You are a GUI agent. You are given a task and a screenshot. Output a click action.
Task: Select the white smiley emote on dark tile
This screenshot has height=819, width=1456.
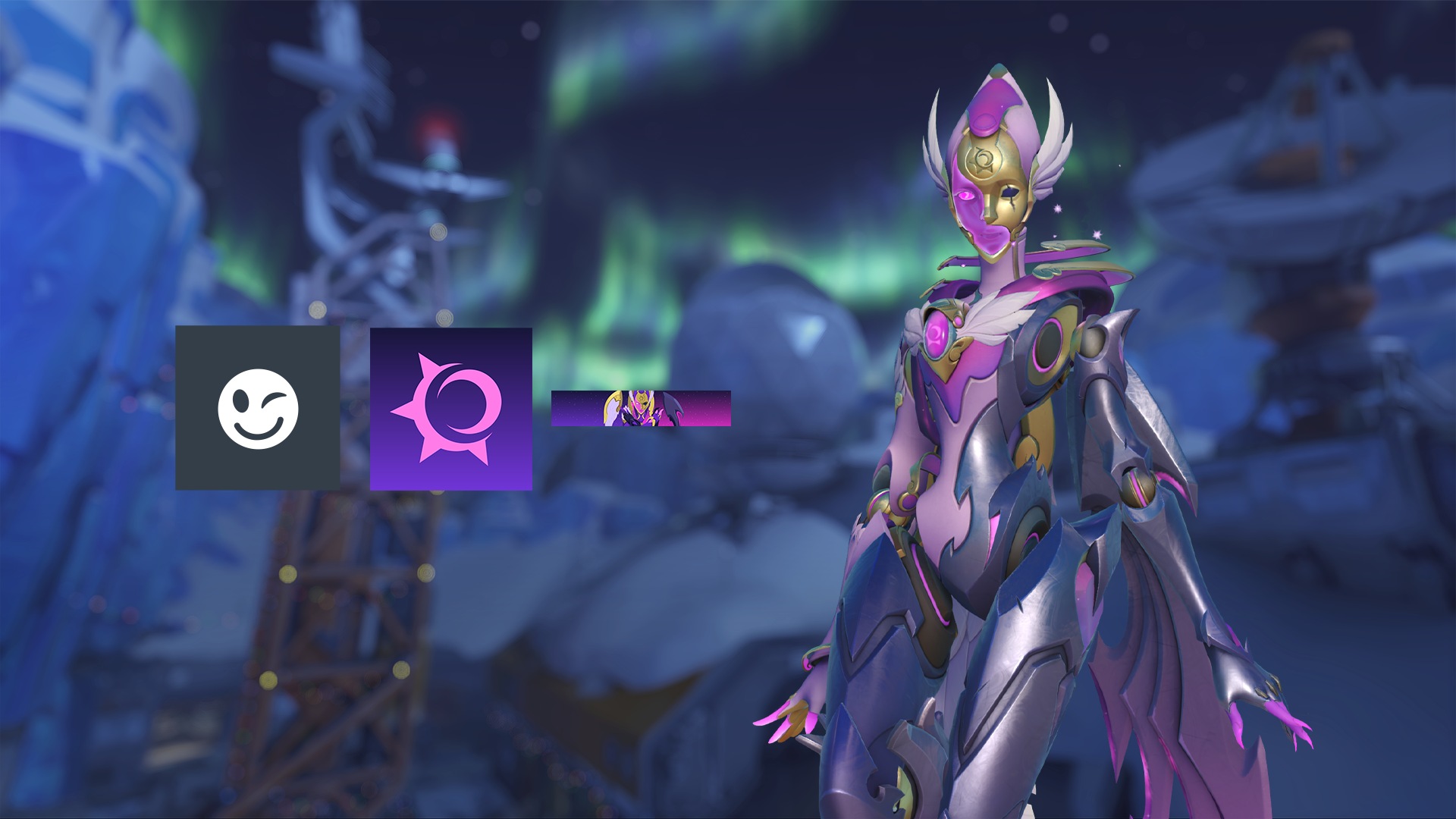click(258, 409)
